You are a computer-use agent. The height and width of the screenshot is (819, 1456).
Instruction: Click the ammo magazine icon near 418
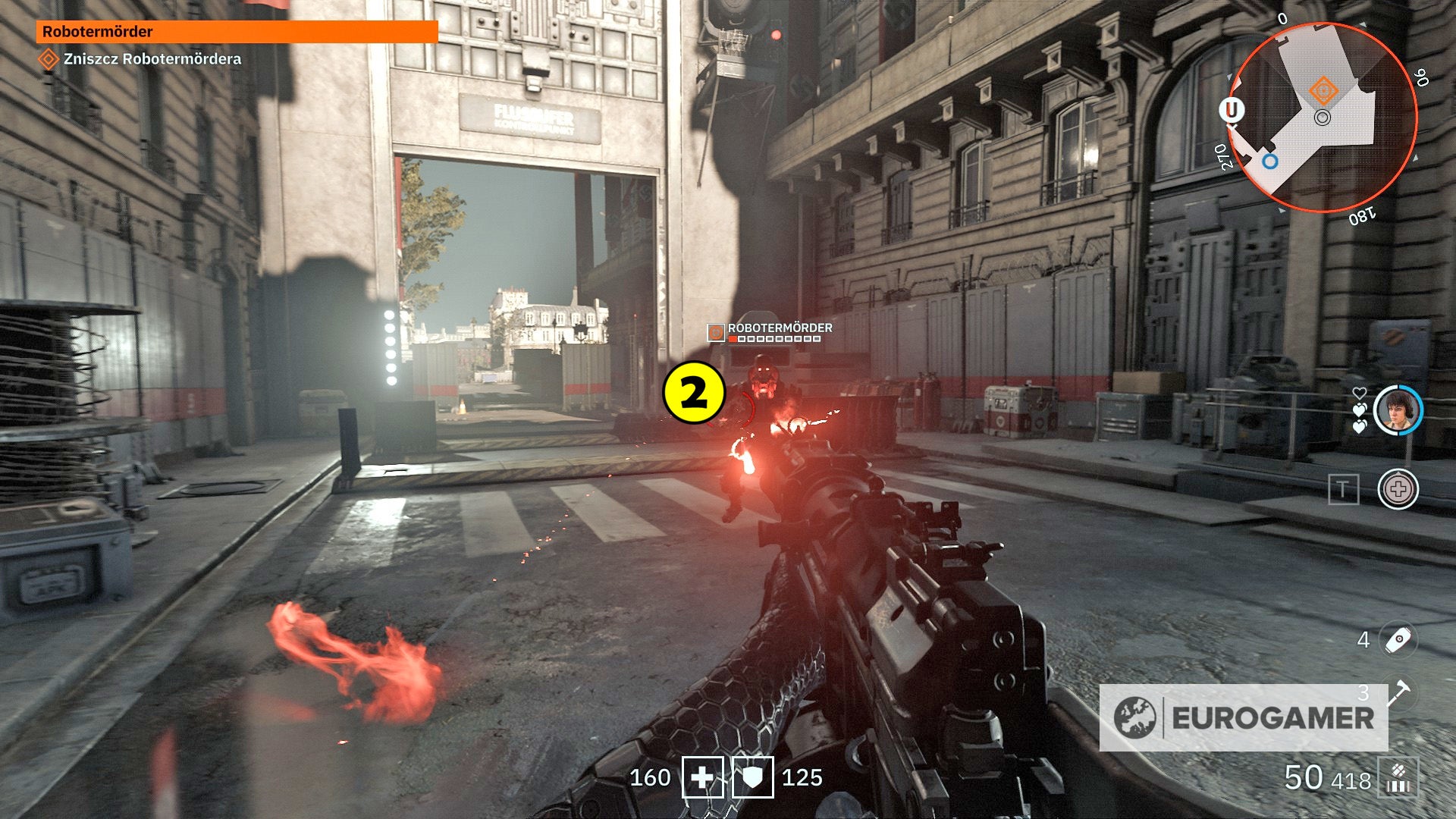click(x=1399, y=778)
